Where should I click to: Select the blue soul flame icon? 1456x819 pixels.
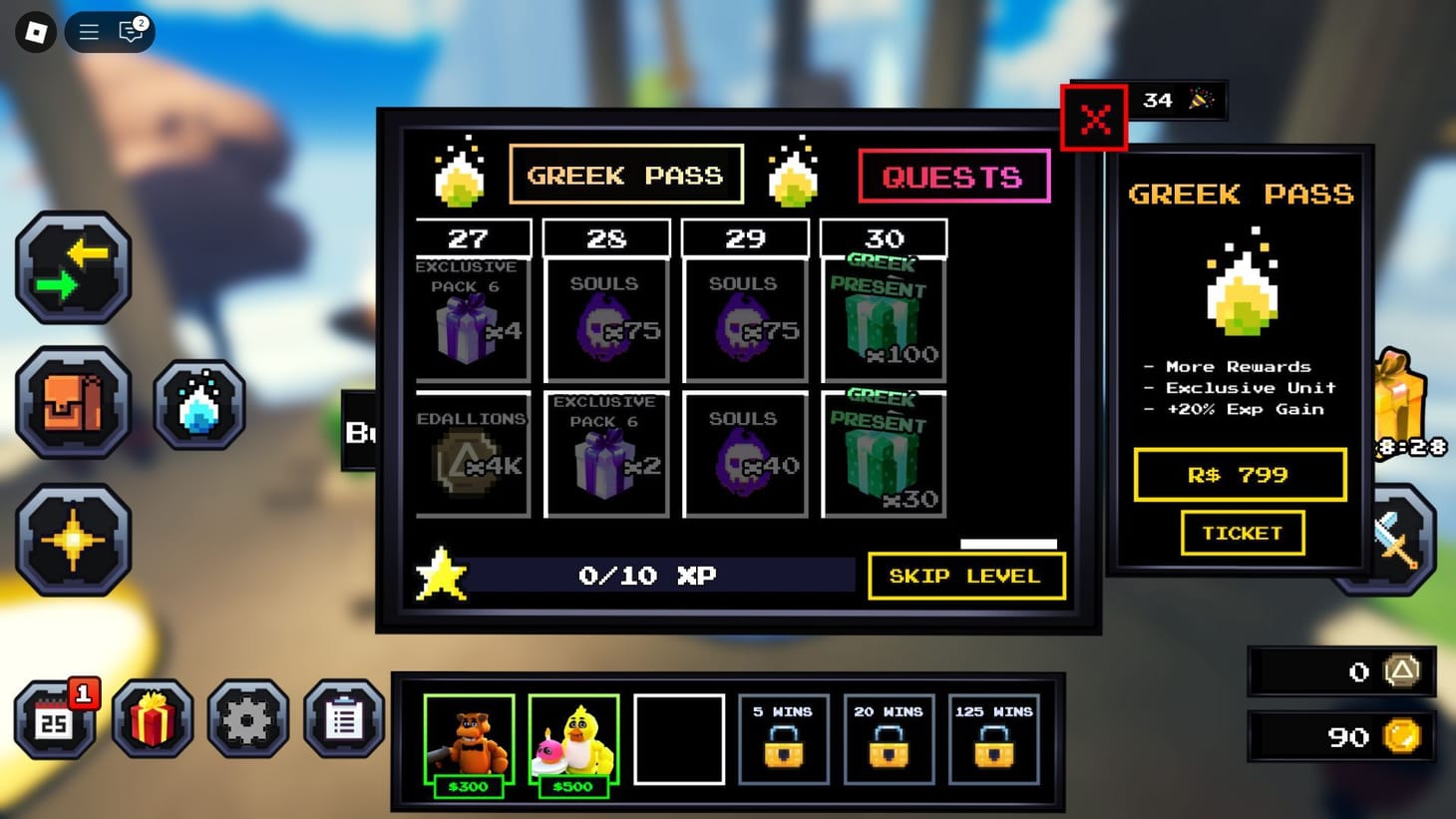[199, 404]
